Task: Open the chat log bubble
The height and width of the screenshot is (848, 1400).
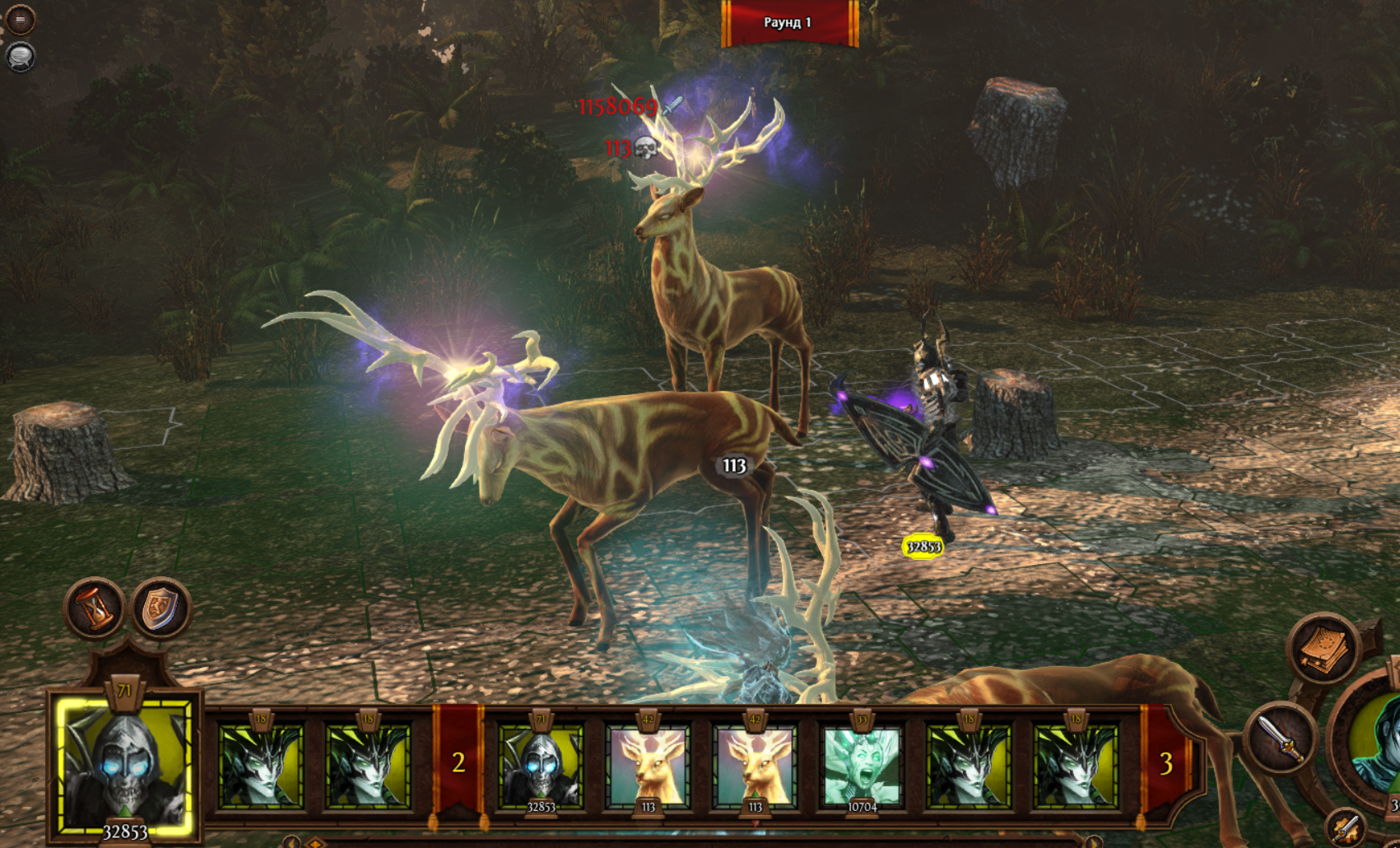Action: (x=20, y=57)
